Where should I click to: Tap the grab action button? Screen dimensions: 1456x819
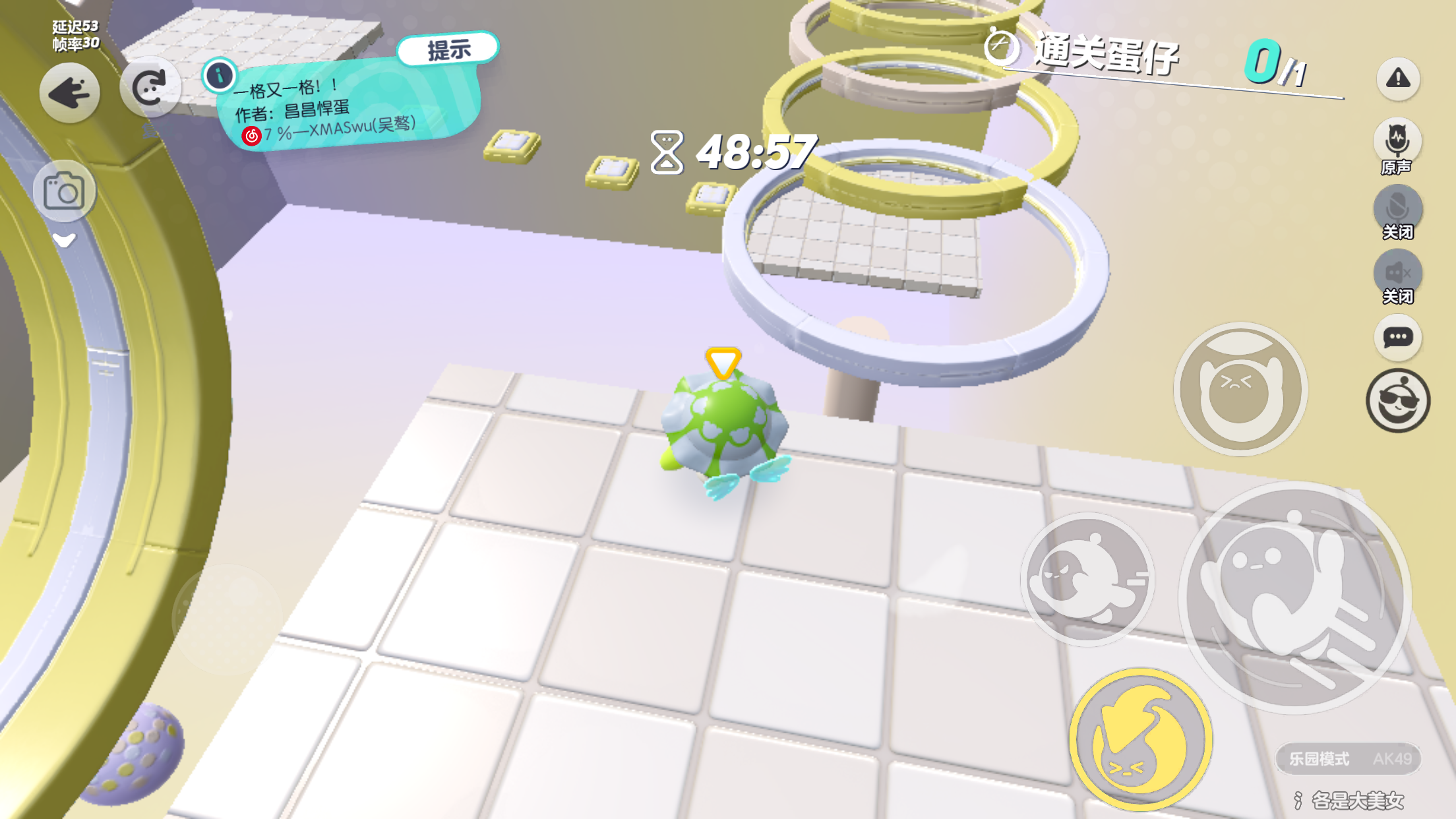pyautogui.click(x=1240, y=389)
